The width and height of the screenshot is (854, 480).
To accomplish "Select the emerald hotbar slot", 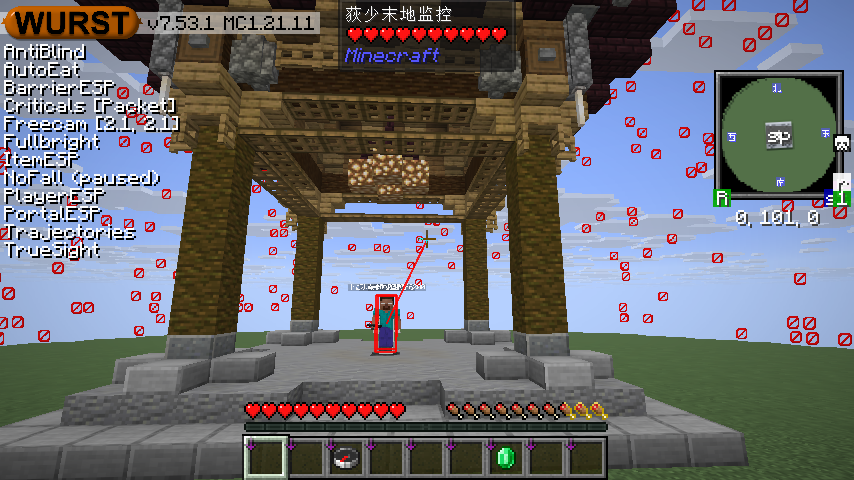I will 505,458.
